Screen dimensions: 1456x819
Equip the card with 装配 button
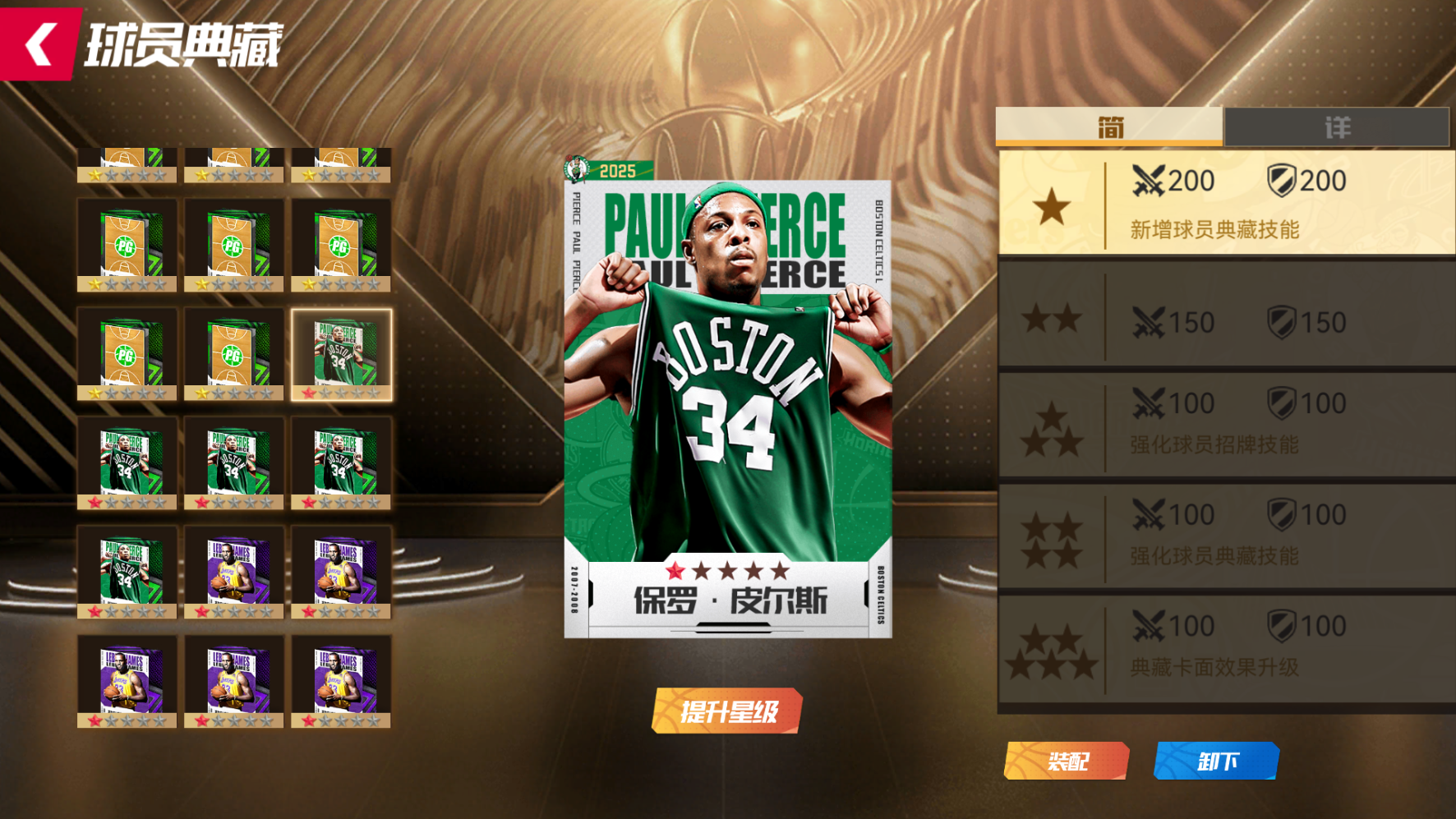point(1067,761)
